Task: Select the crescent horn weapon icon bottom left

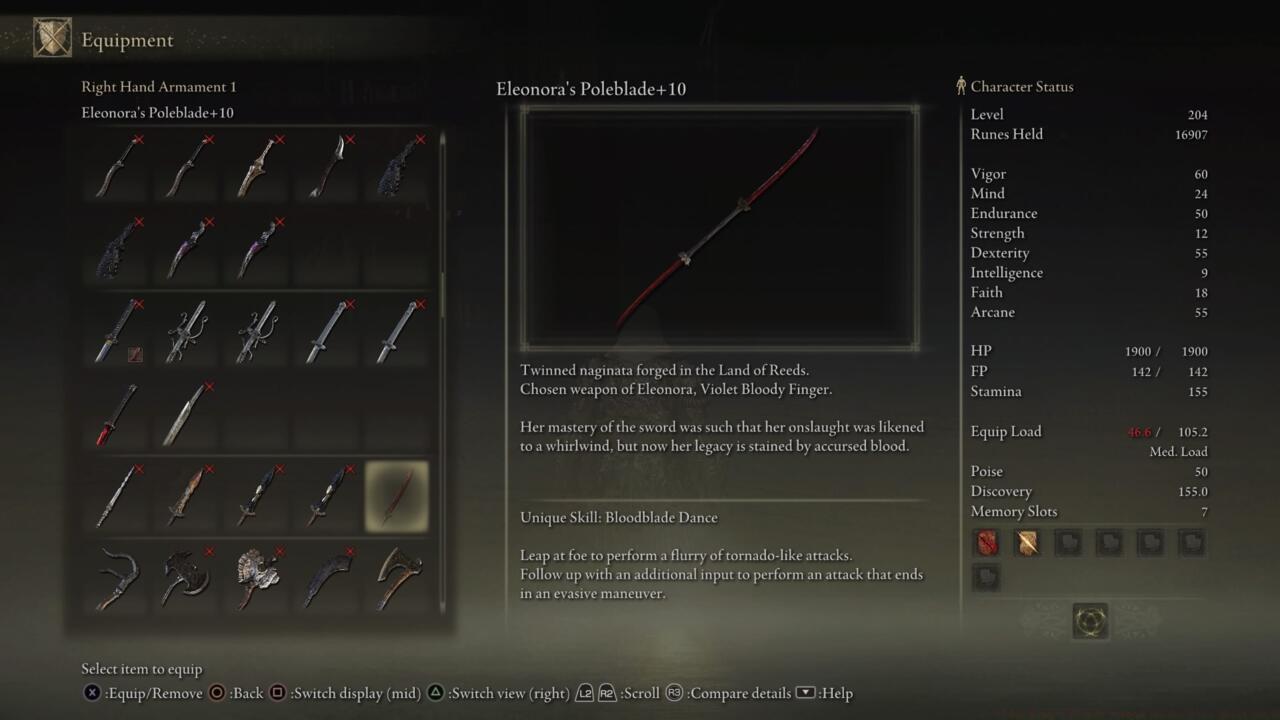Action: pos(115,578)
